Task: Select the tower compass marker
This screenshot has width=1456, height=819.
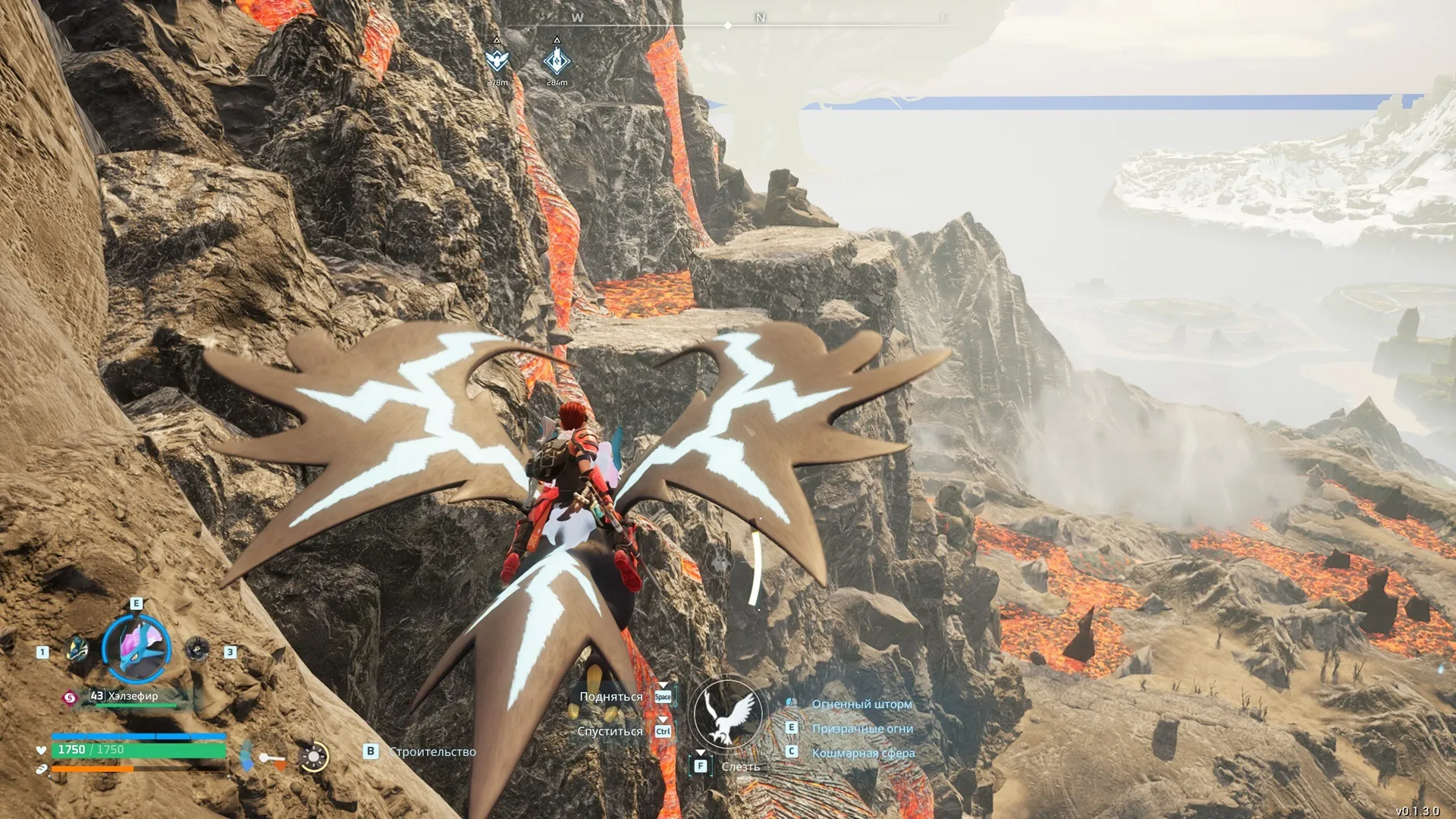Action: tap(557, 60)
